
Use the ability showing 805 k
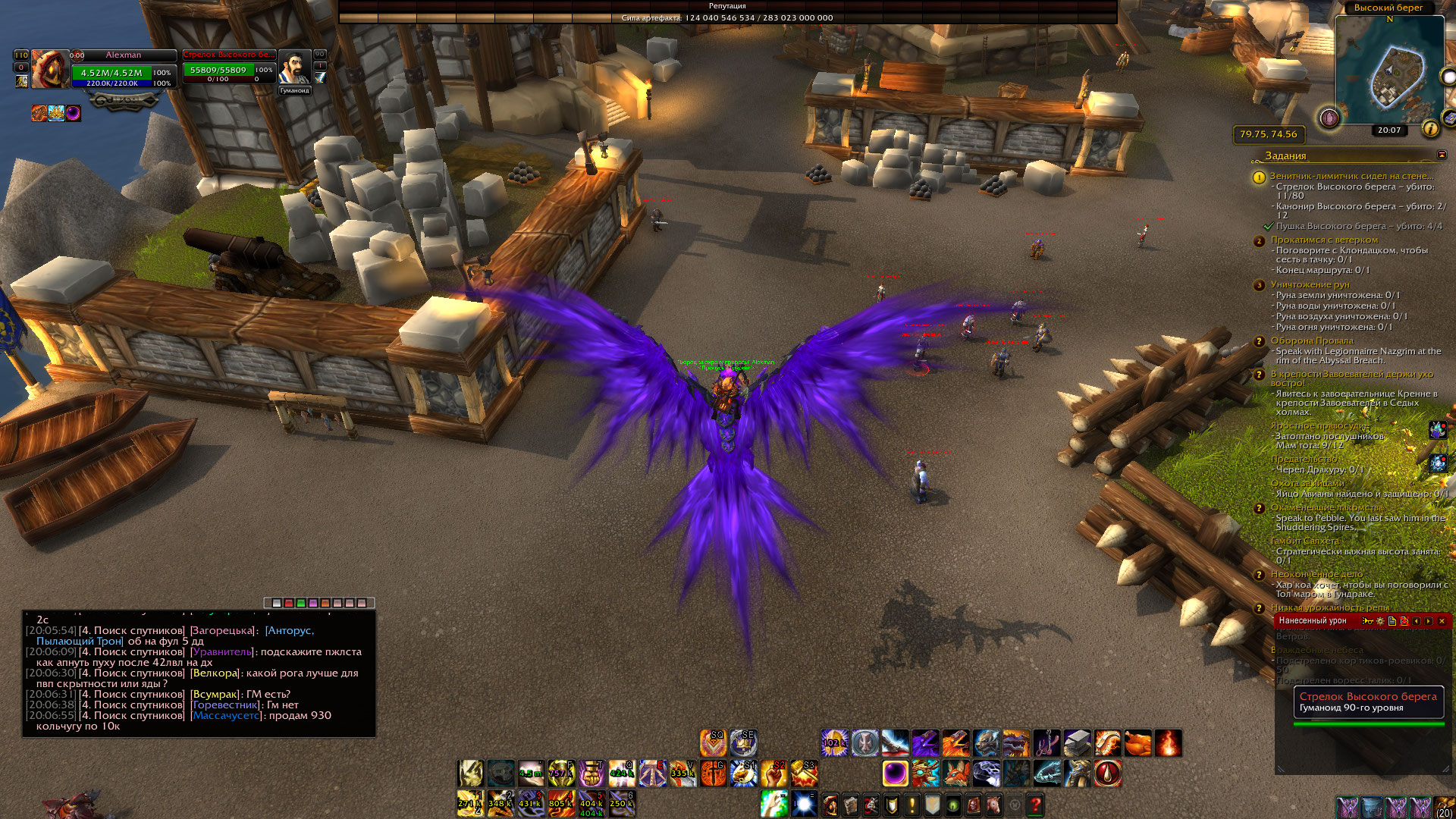tap(561, 804)
